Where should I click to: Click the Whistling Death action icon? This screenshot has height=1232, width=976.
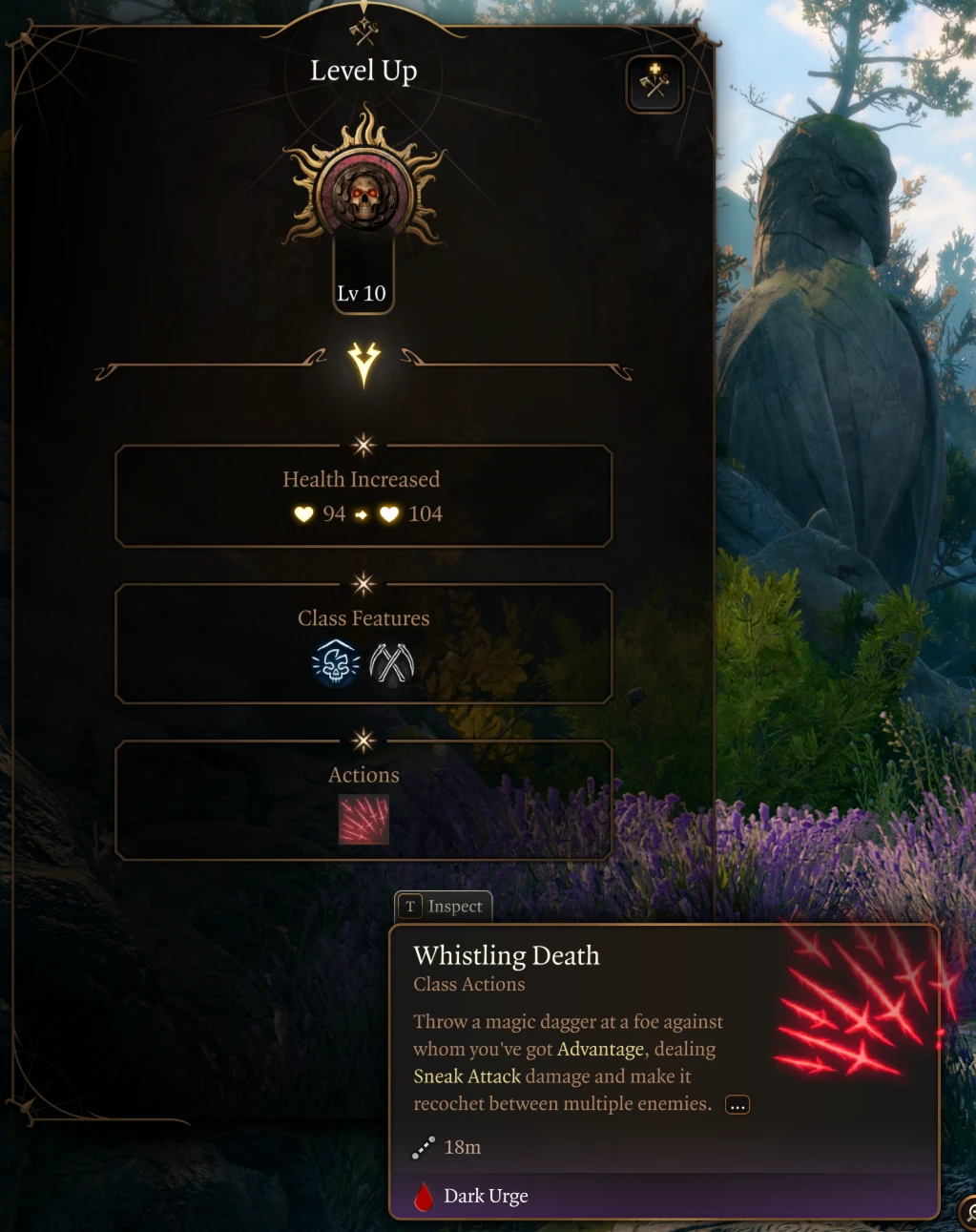pyautogui.click(x=363, y=821)
